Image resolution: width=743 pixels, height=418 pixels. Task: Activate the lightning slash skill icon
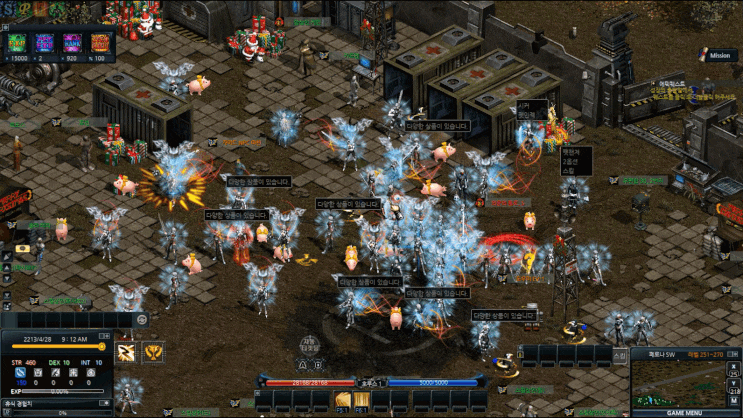(127, 352)
